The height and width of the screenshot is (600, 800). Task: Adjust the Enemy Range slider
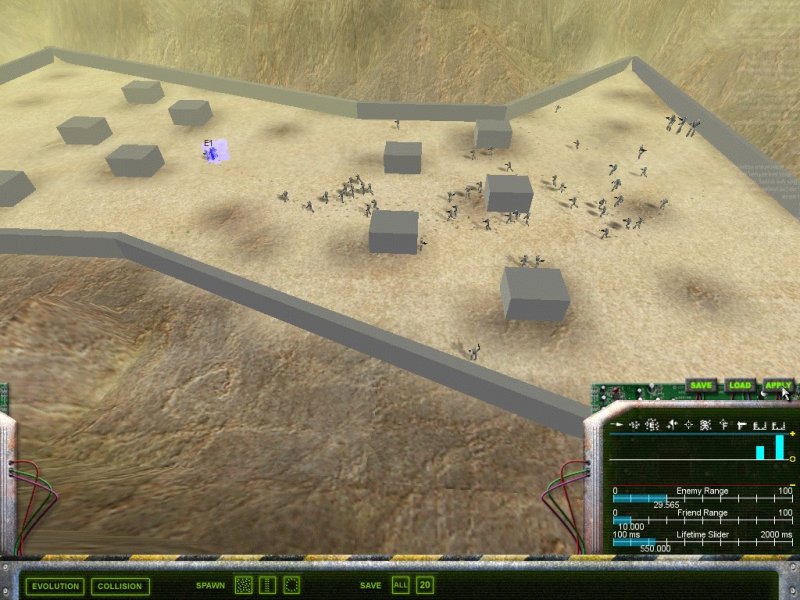(x=666, y=498)
